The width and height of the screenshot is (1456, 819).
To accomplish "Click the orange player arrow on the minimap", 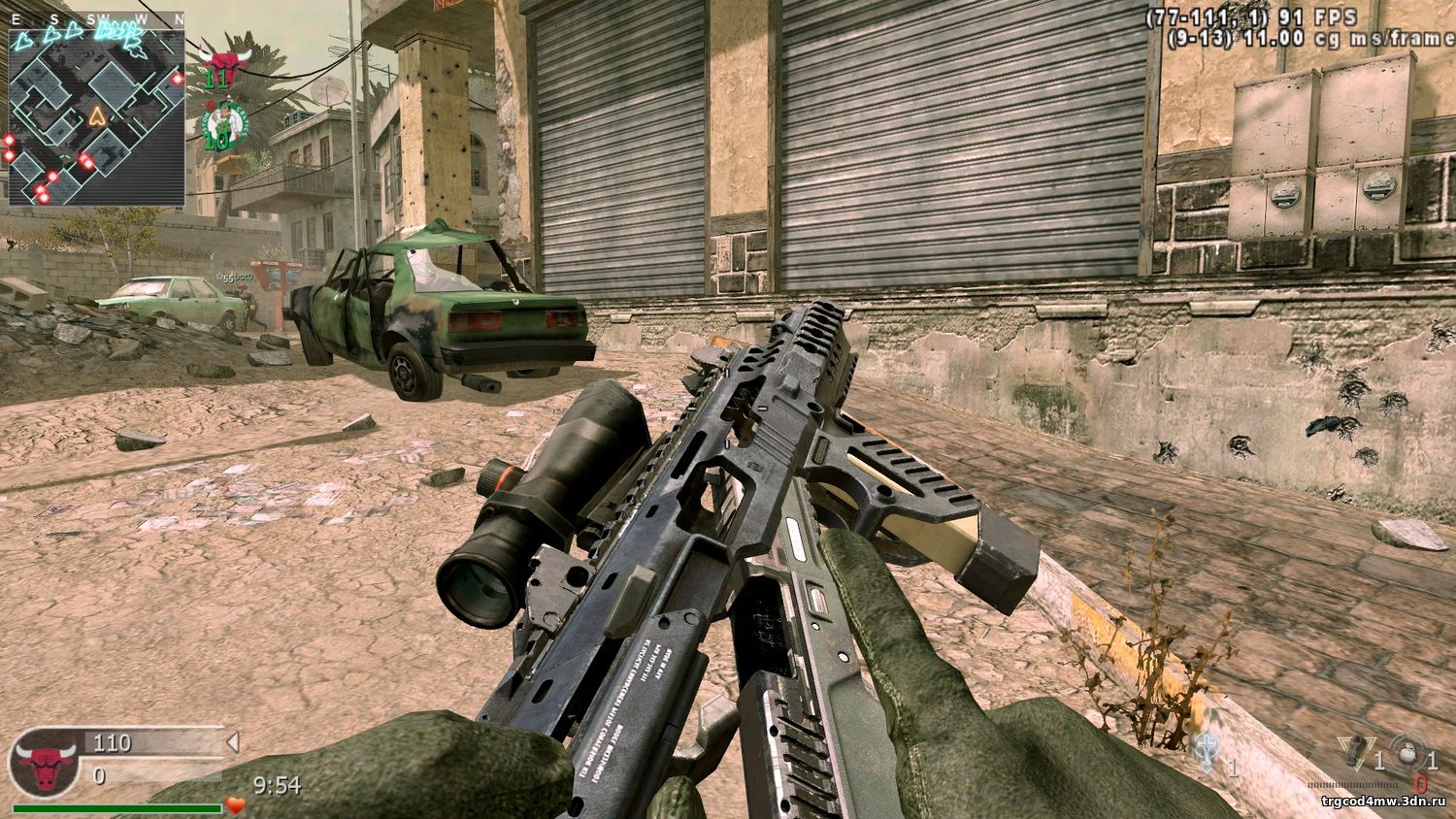I will click(x=96, y=116).
